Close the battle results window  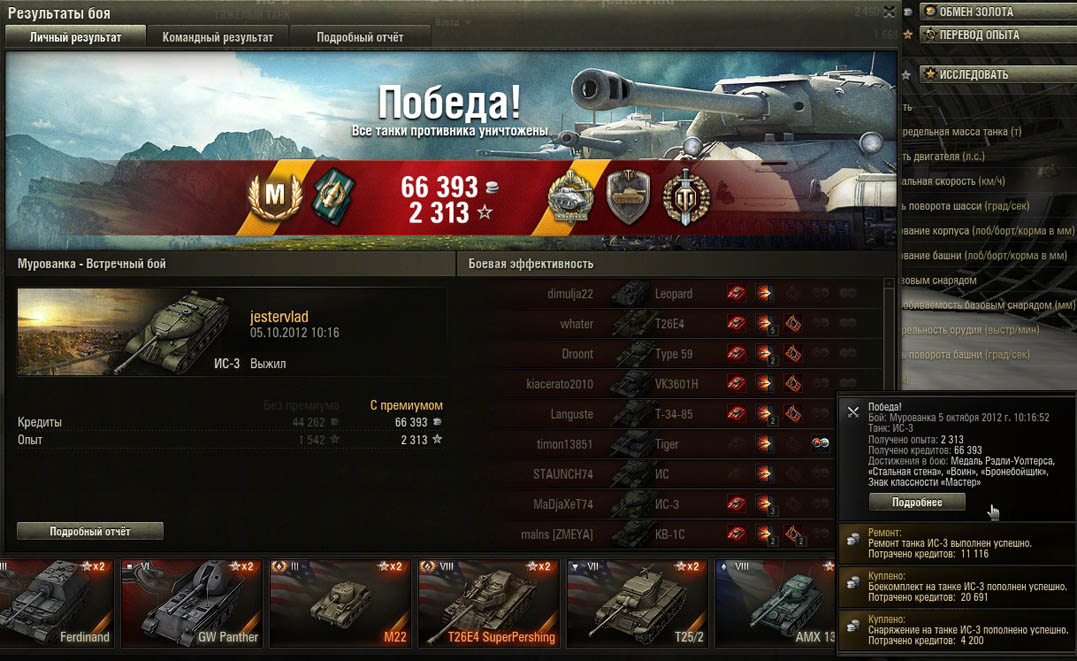[x=889, y=12]
